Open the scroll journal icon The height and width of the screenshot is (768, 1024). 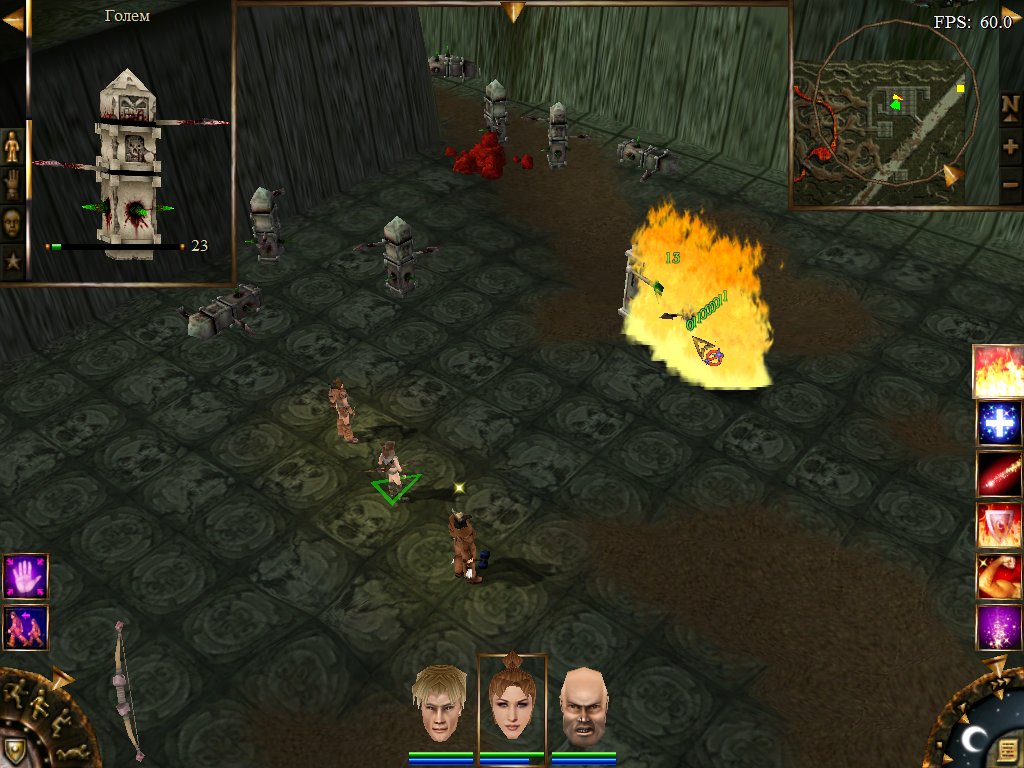1007,748
